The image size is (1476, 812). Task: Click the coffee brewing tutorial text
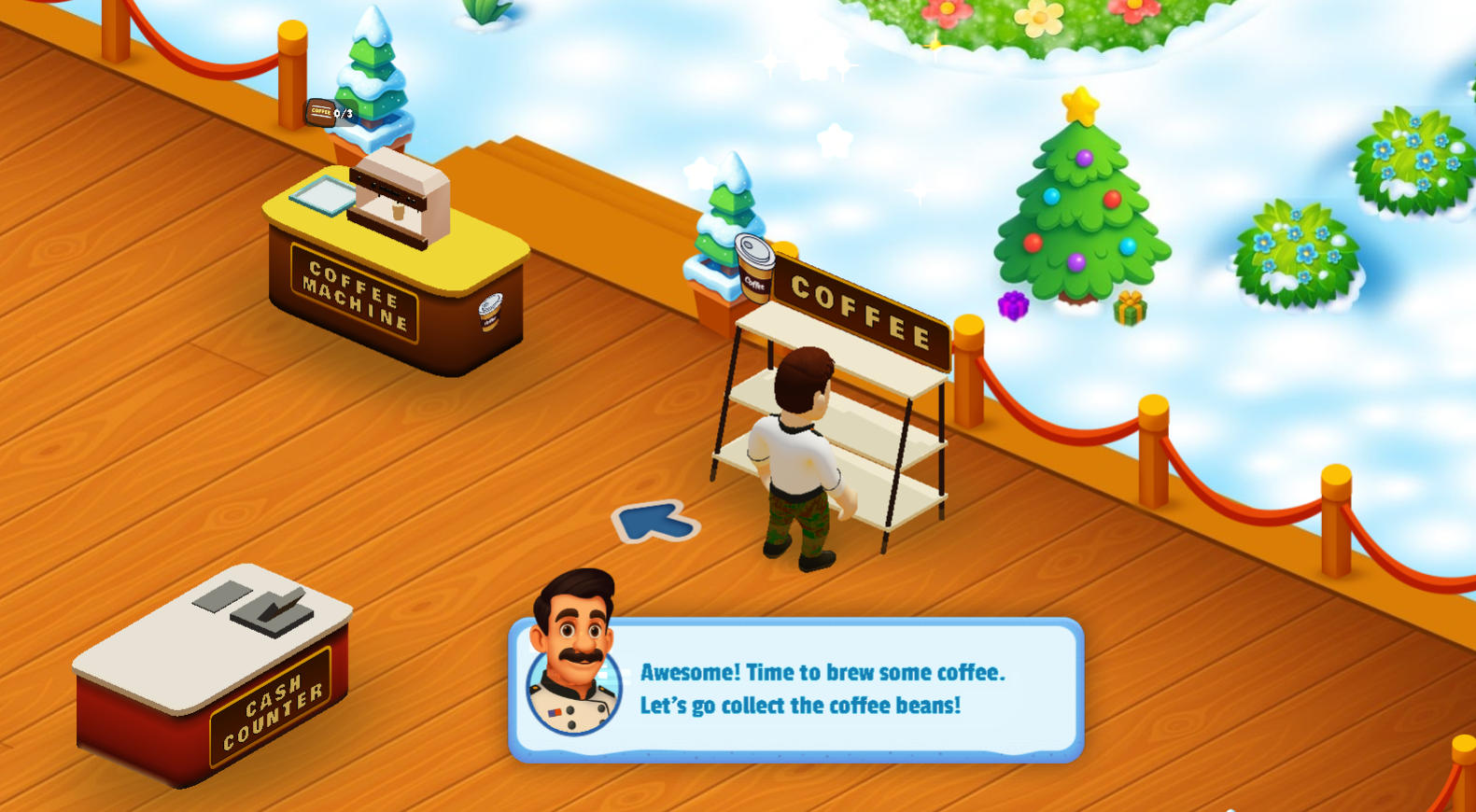pyautogui.click(x=822, y=689)
